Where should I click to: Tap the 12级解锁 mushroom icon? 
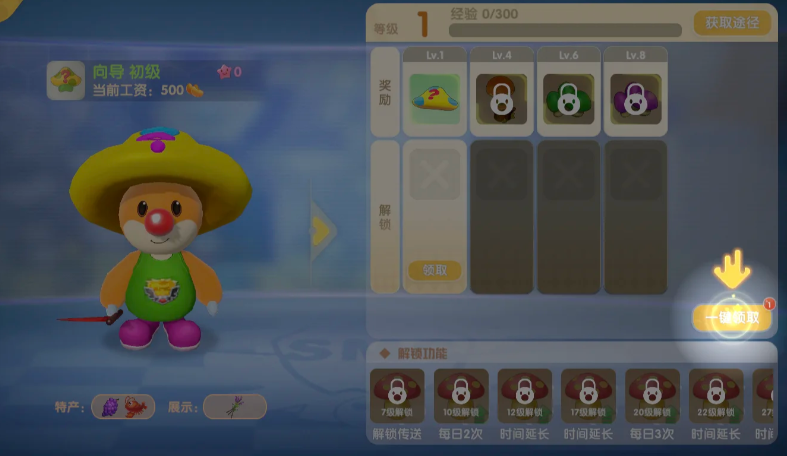click(525, 395)
